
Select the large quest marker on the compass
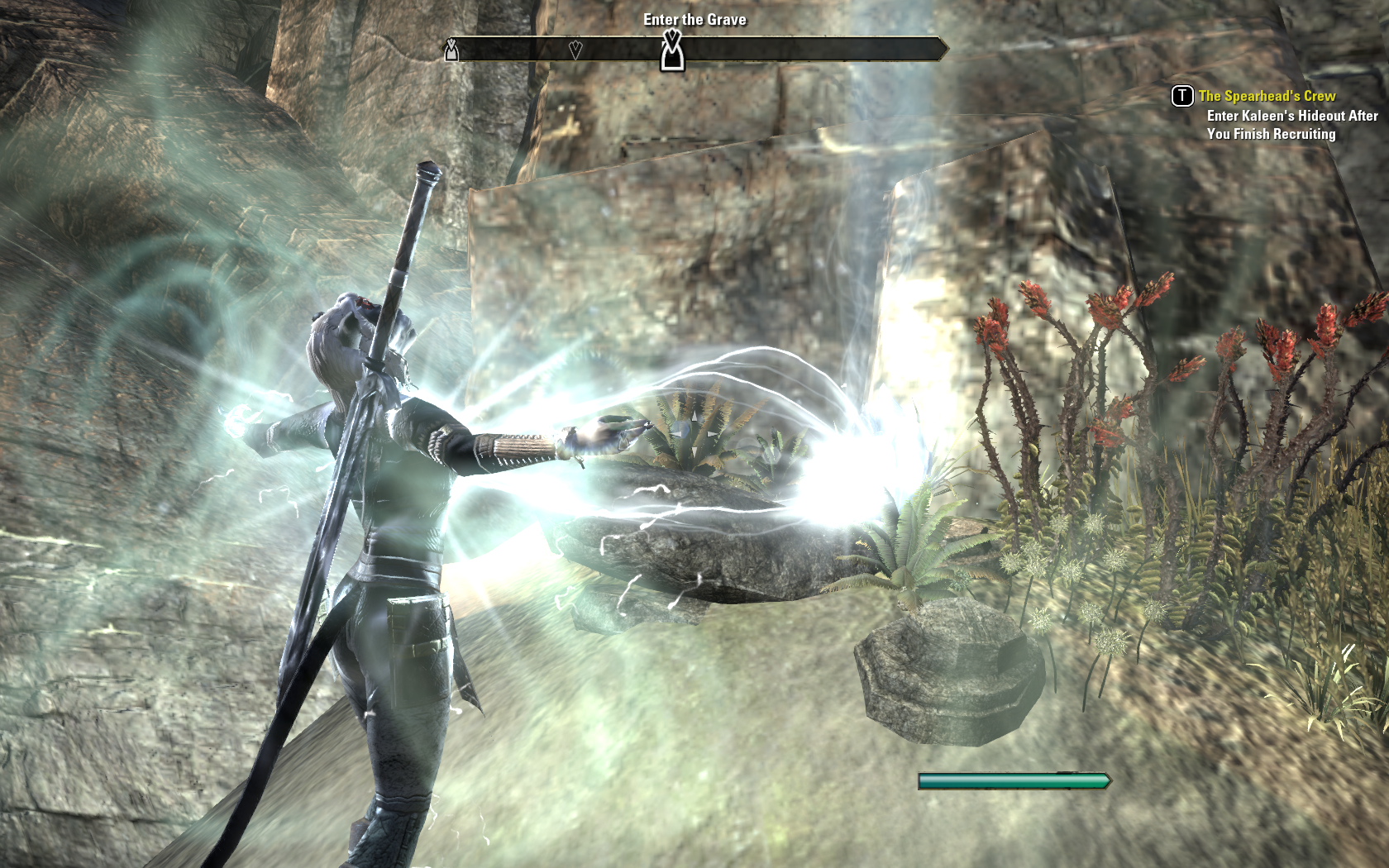click(x=672, y=50)
